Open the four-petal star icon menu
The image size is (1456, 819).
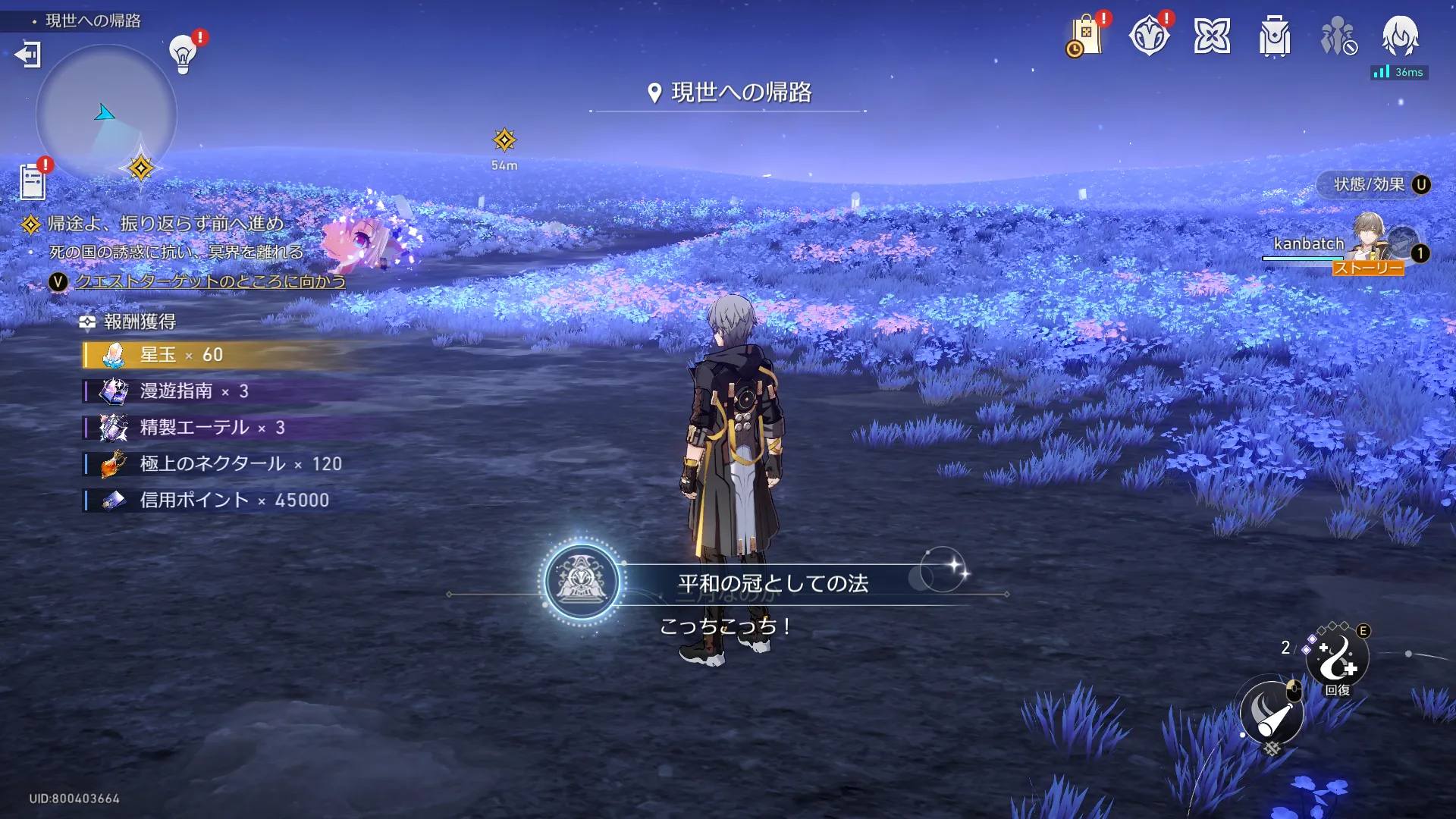point(1212,36)
